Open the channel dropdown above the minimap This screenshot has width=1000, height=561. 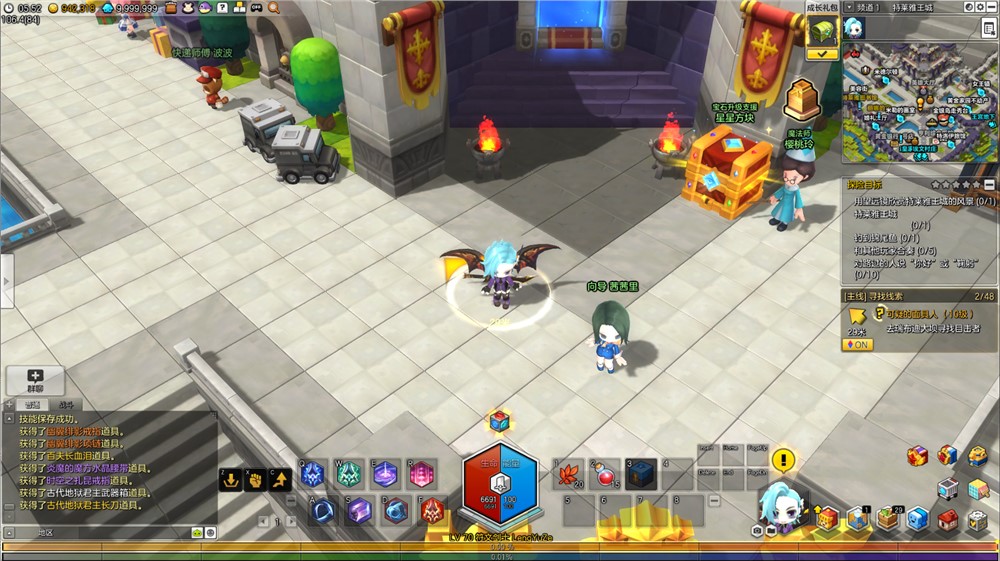coord(848,7)
